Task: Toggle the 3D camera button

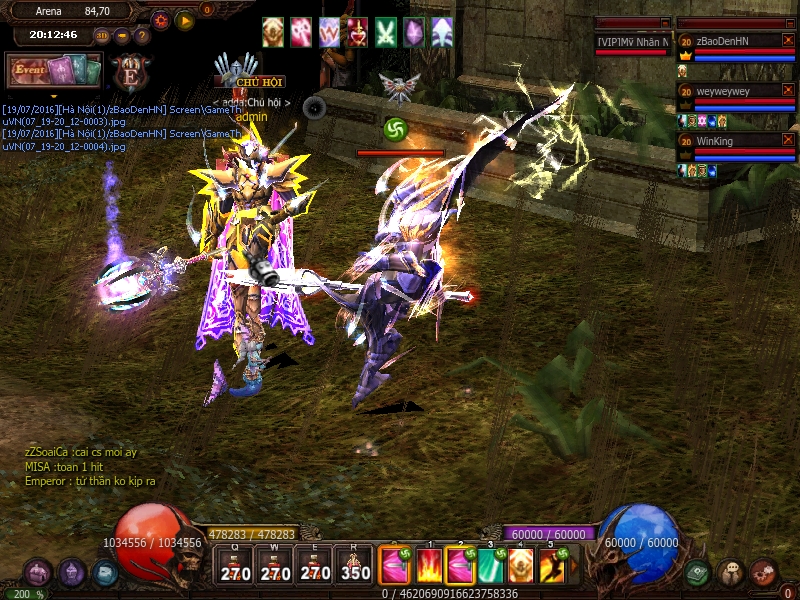Action: coord(102,36)
